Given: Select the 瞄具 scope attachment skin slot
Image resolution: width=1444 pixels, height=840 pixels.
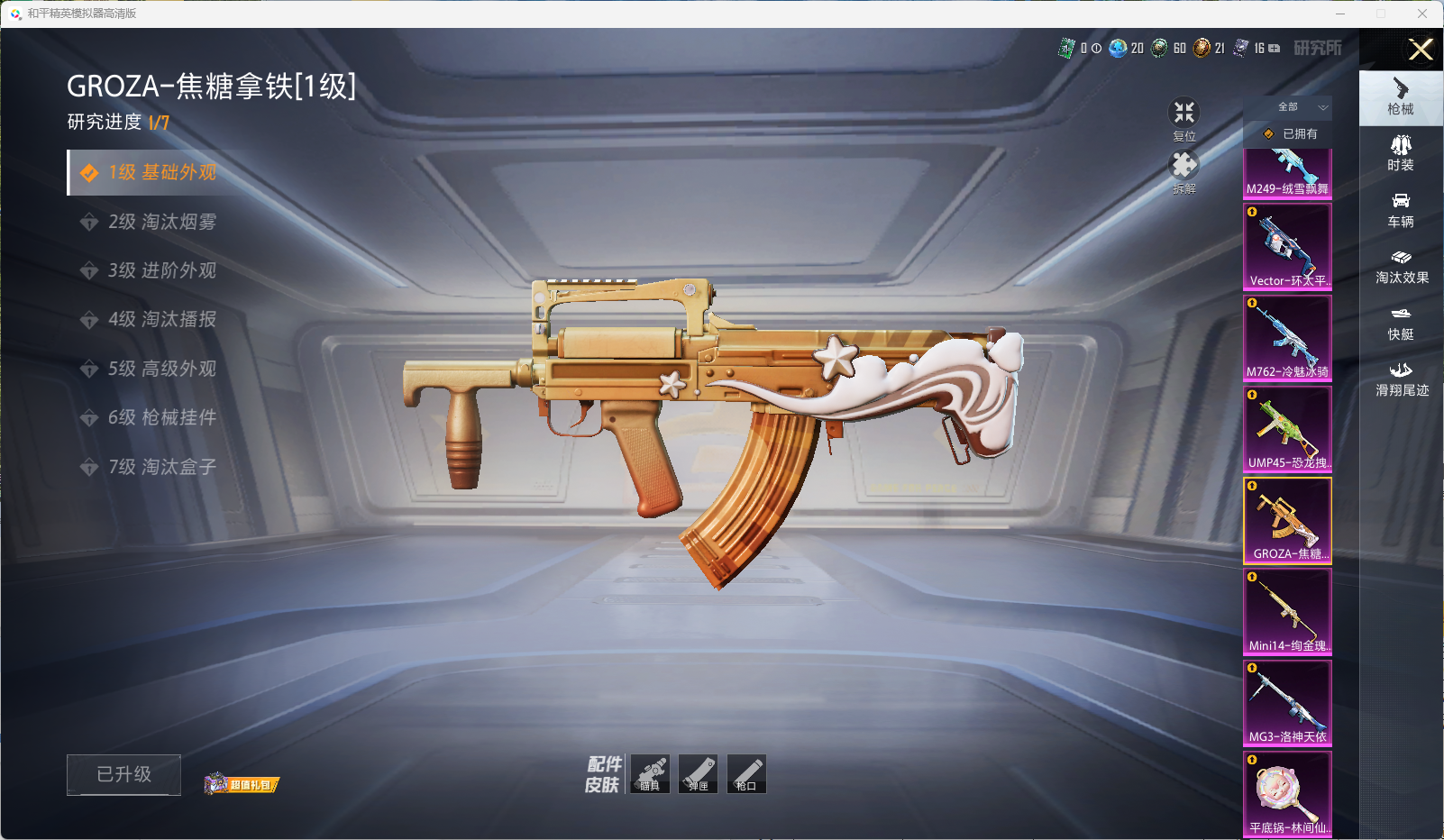Looking at the screenshot, I should [650, 774].
